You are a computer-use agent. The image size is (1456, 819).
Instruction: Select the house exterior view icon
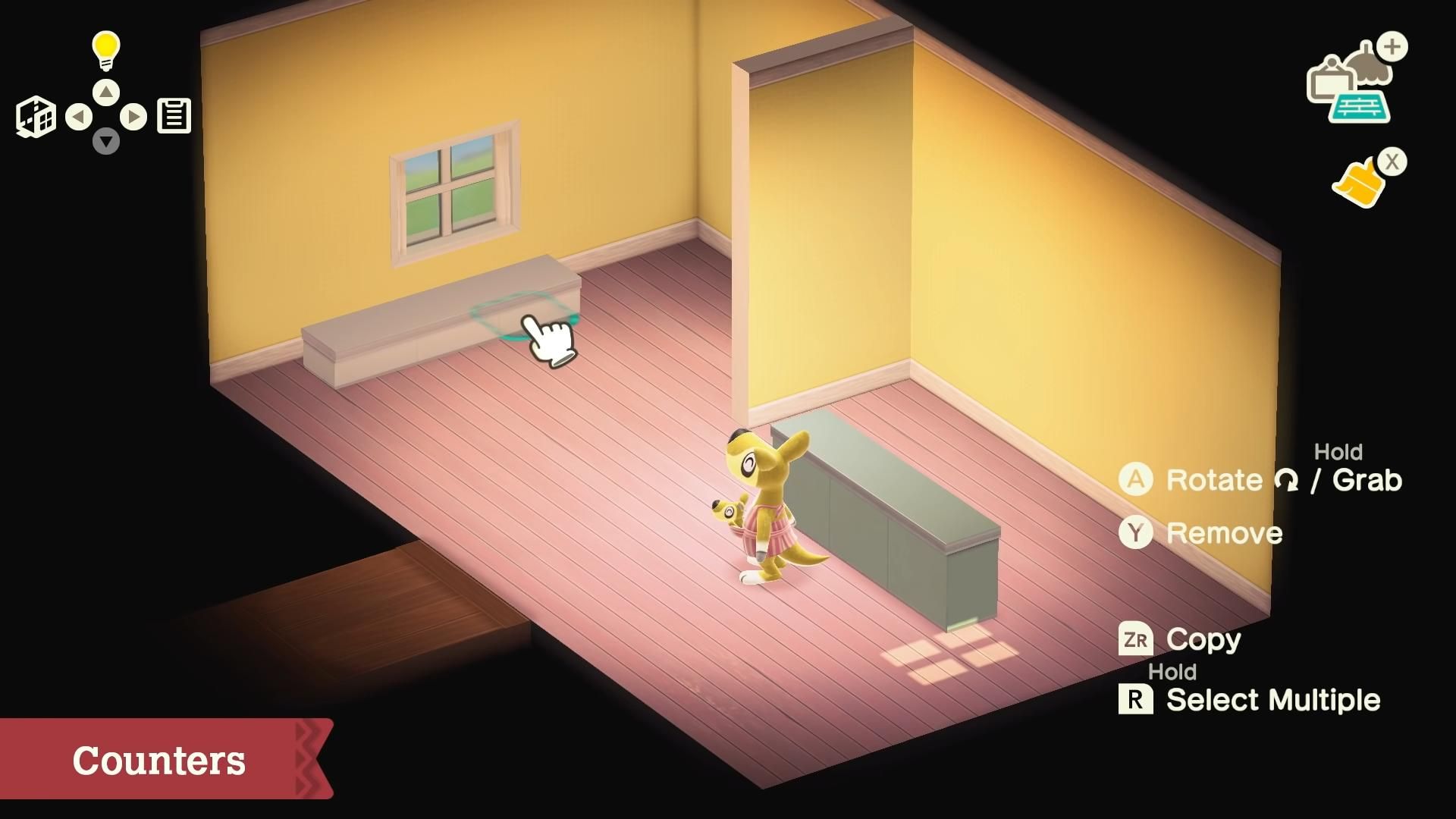35,115
